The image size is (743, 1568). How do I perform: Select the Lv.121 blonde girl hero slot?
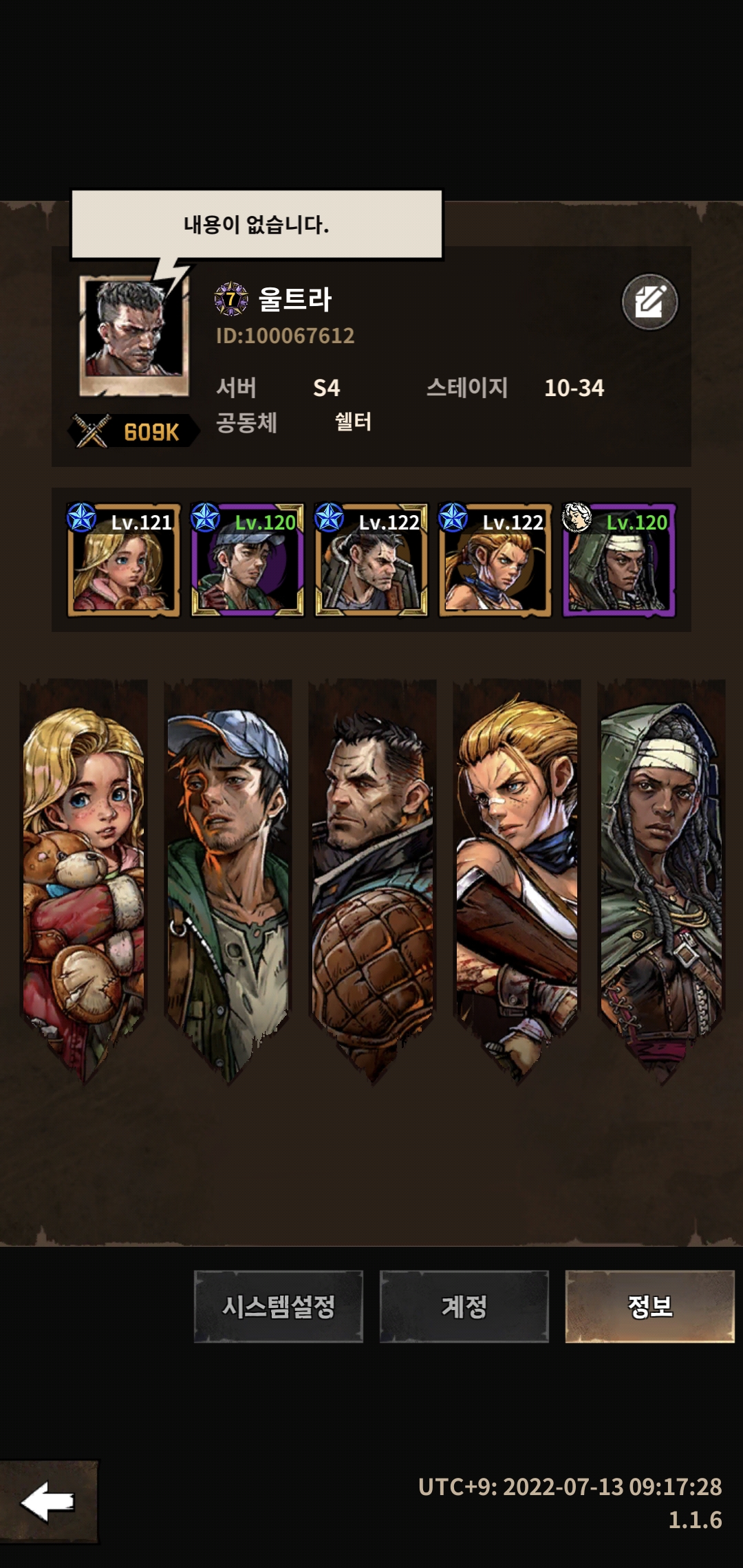click(124, 560)
